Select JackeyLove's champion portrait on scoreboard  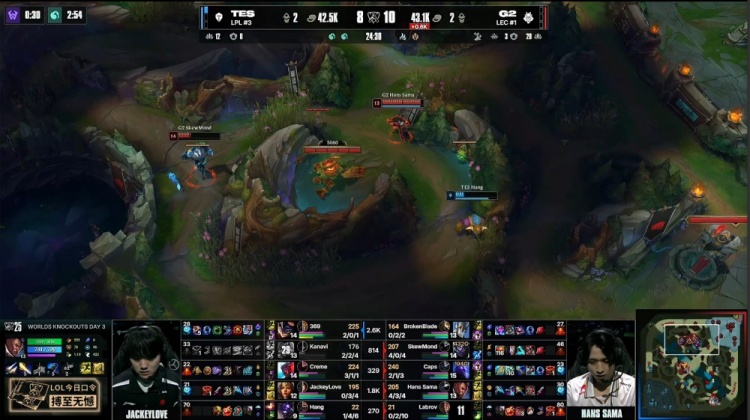[x=287, y=389]
